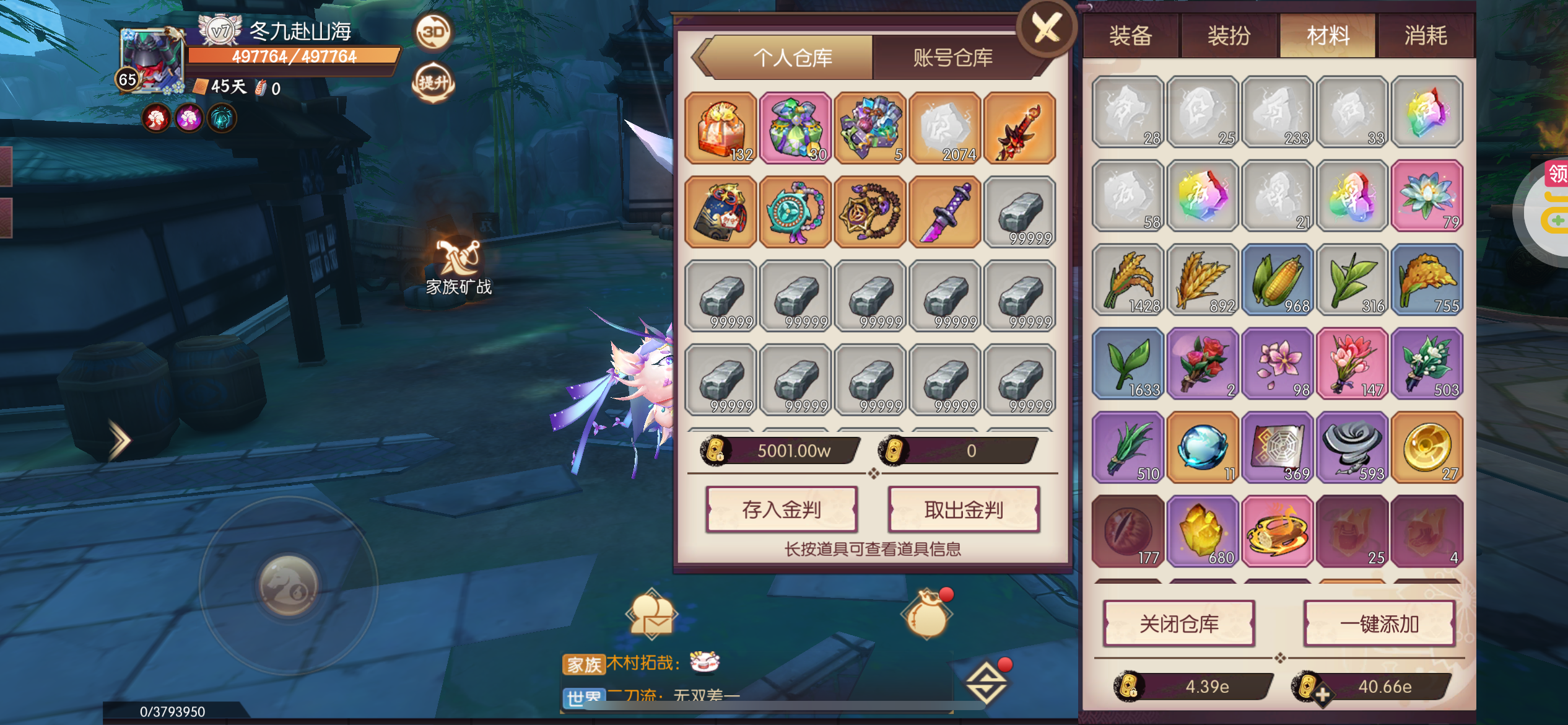Viewport: 1568px width, 725px height.
Task: Select the rose bouquet material slot
Action: (x=1203, y=363)
